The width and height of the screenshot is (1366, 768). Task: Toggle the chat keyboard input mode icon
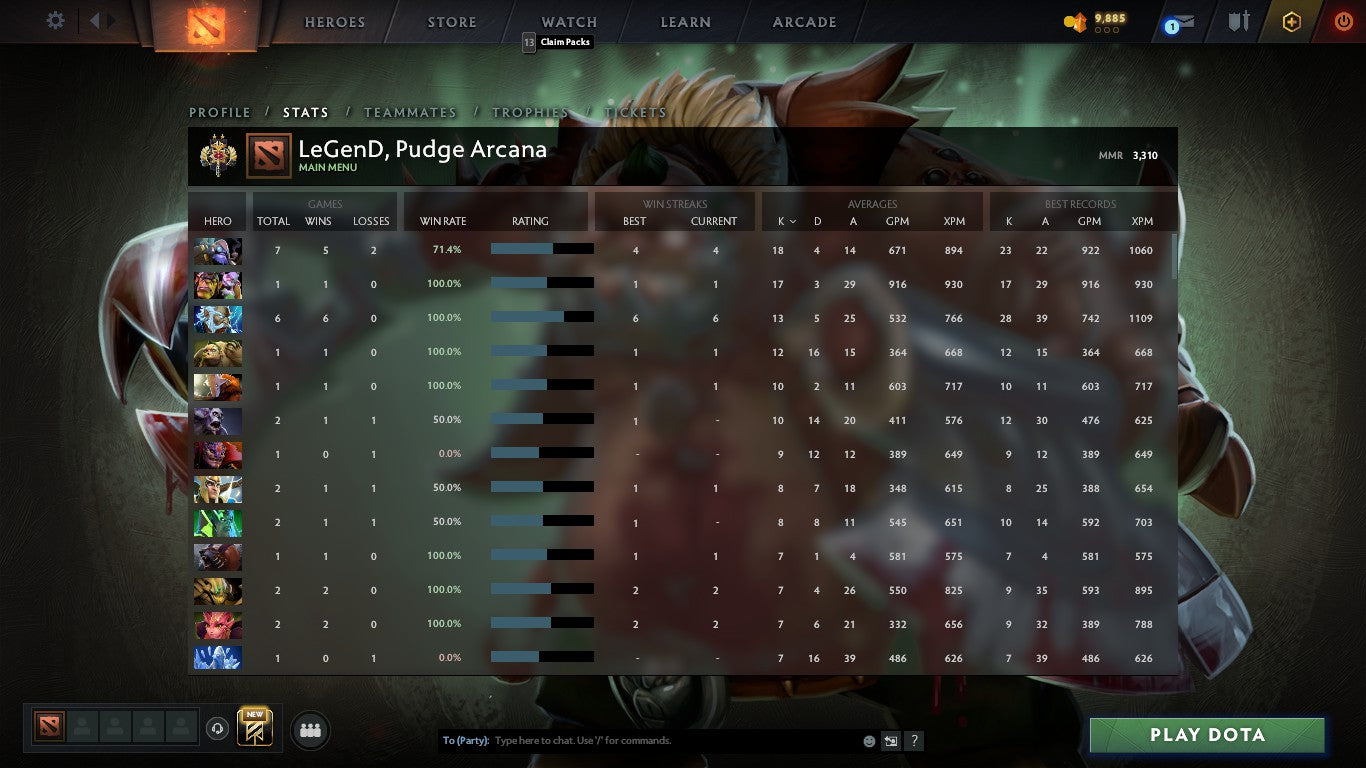coord(890,740)
